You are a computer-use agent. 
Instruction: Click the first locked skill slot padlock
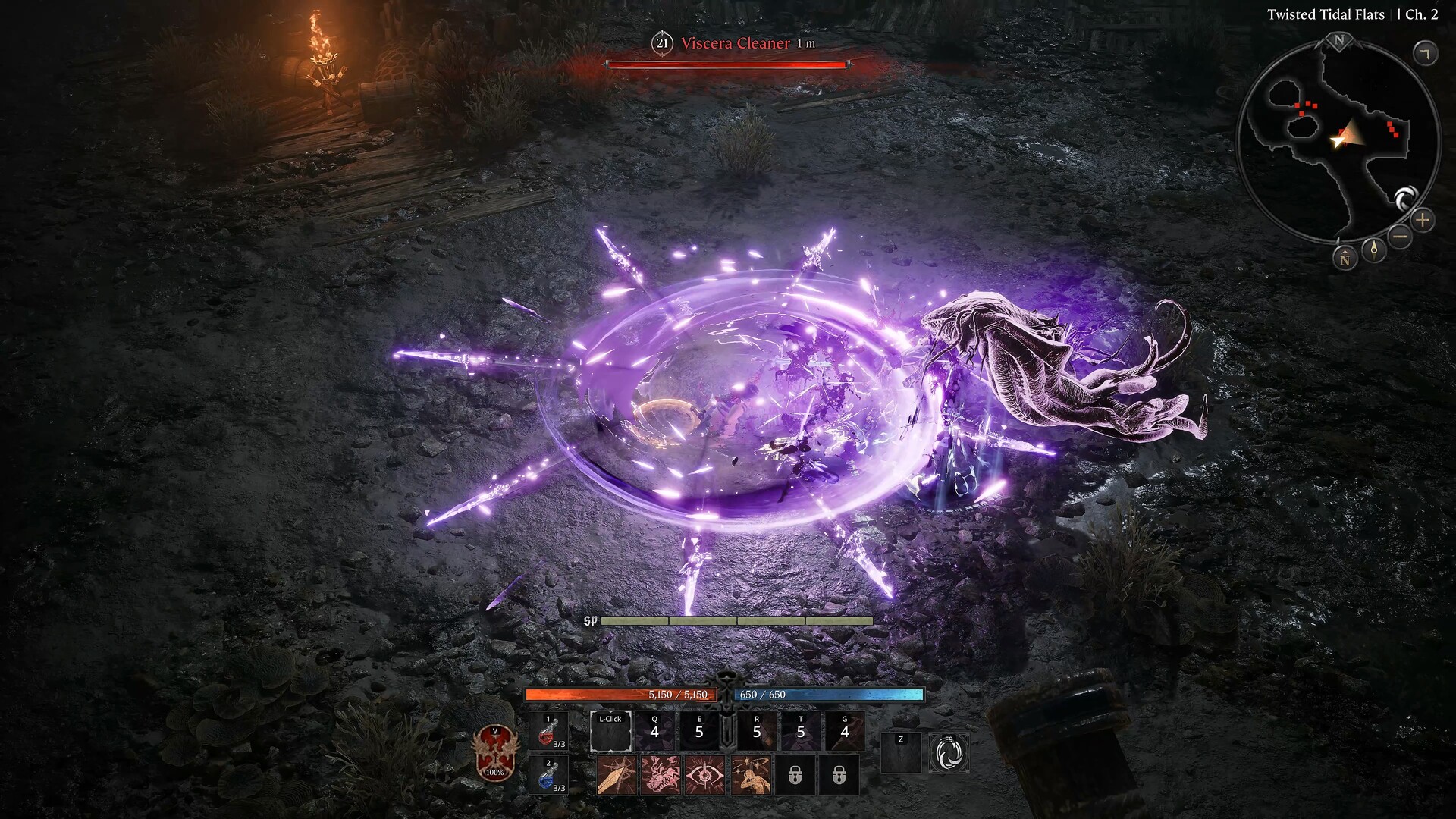click(795, 775)
